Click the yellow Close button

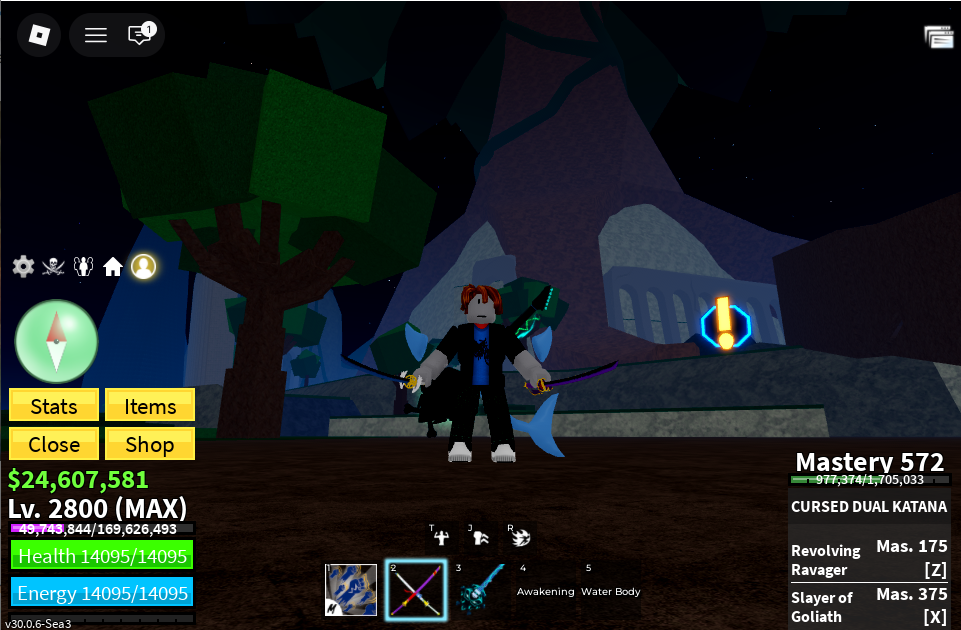pos(54,444)
